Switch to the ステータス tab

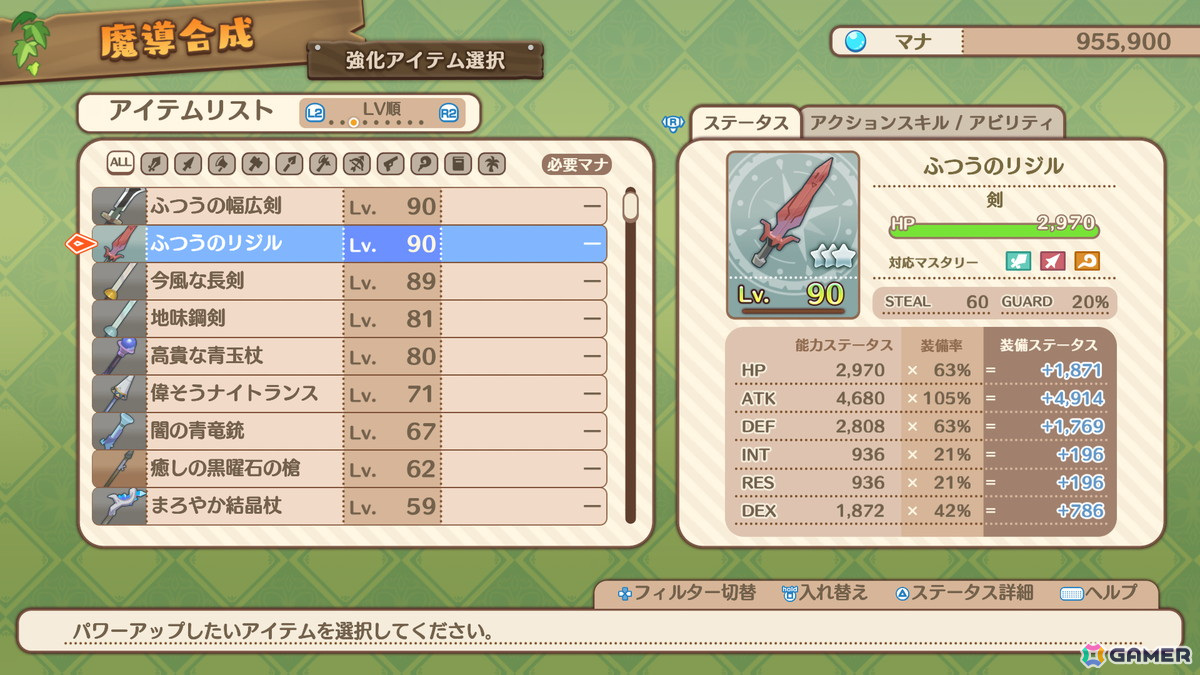coord(746,123)
